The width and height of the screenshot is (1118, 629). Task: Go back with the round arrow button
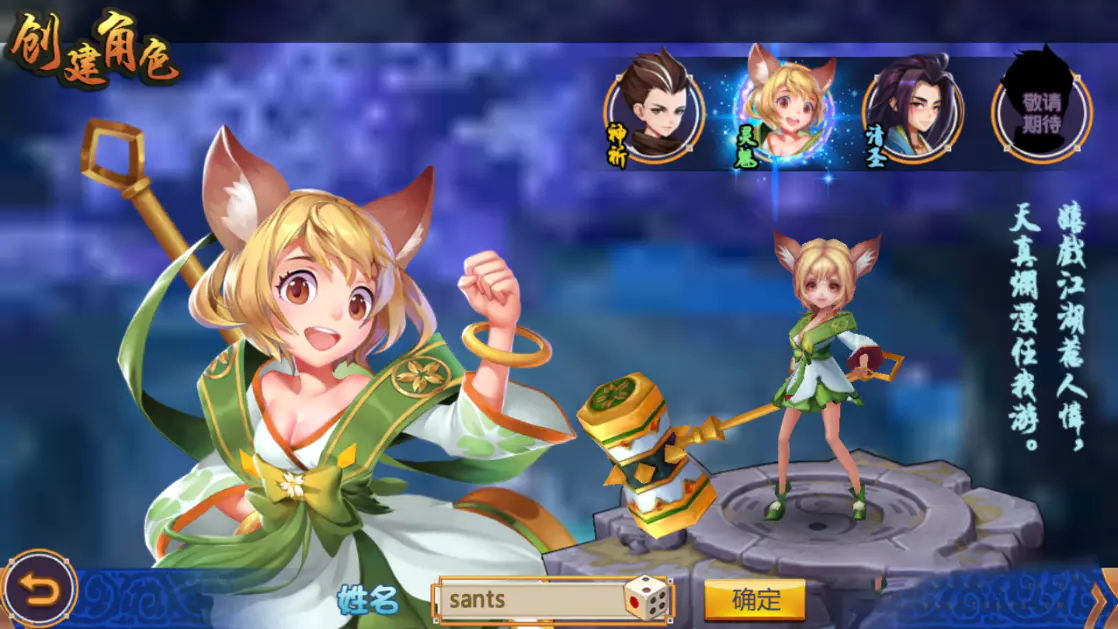39,590
